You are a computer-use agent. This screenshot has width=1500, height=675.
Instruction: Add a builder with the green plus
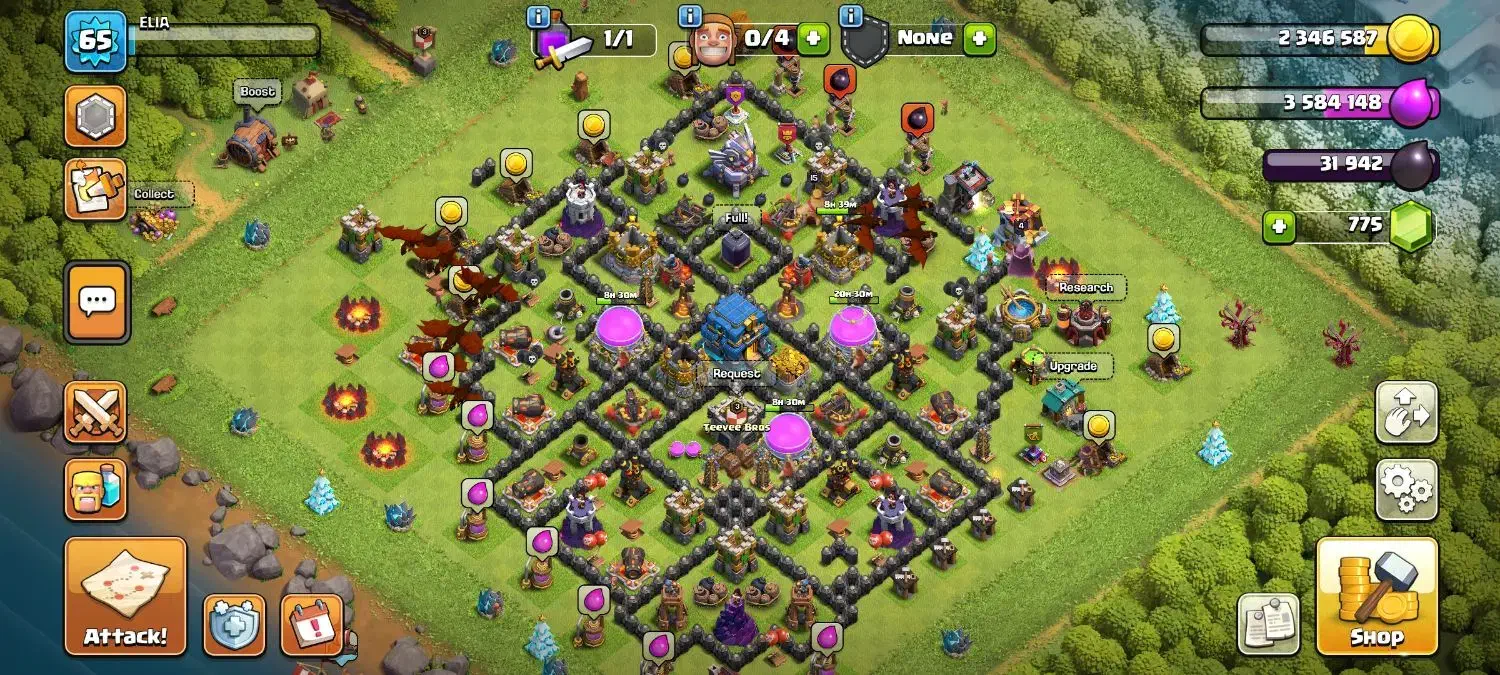(x=812, y=39)
